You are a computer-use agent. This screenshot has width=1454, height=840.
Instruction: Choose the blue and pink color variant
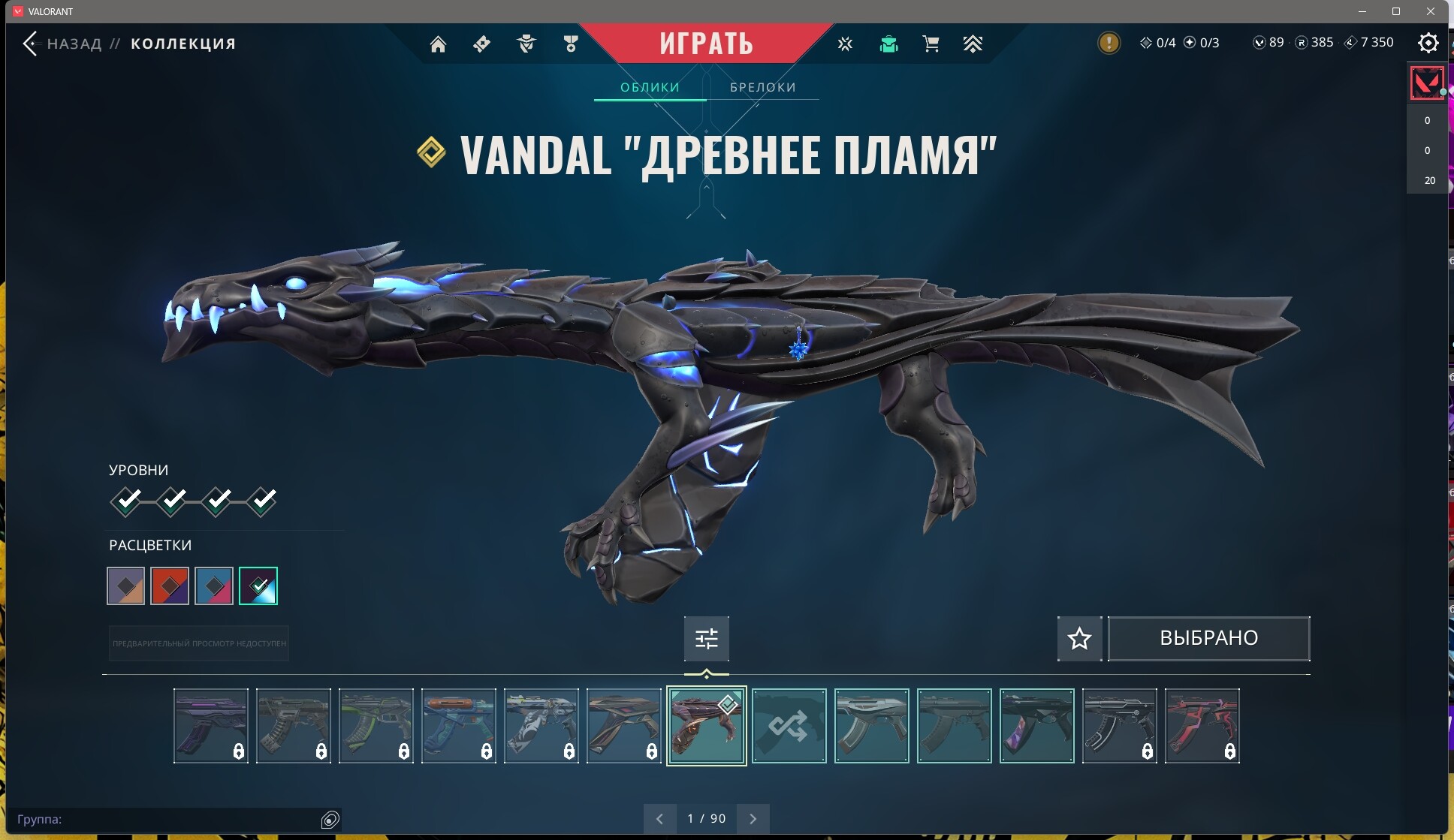coord(214,586)
